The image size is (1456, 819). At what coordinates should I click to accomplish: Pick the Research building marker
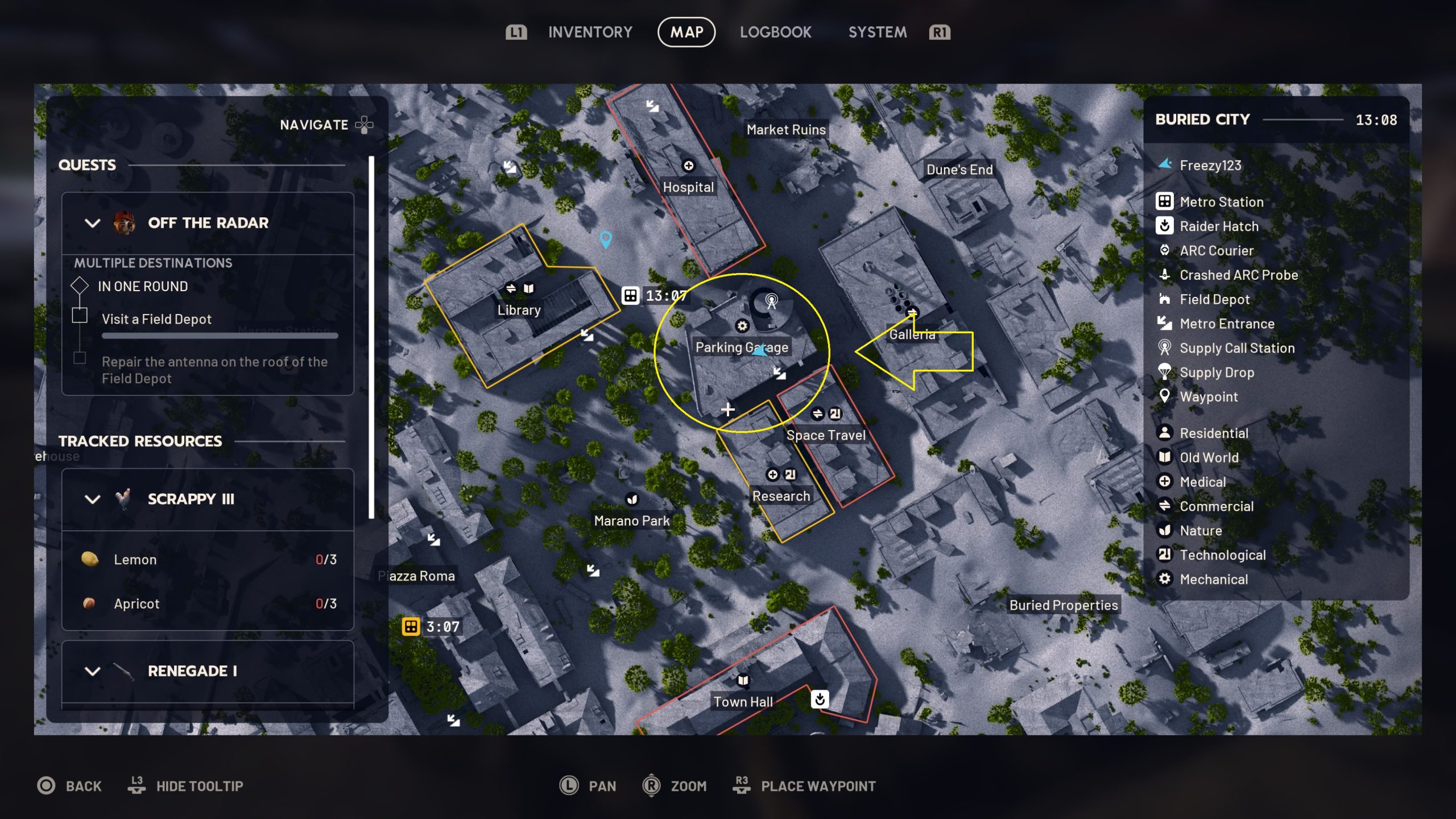click(x=781, y=496)
